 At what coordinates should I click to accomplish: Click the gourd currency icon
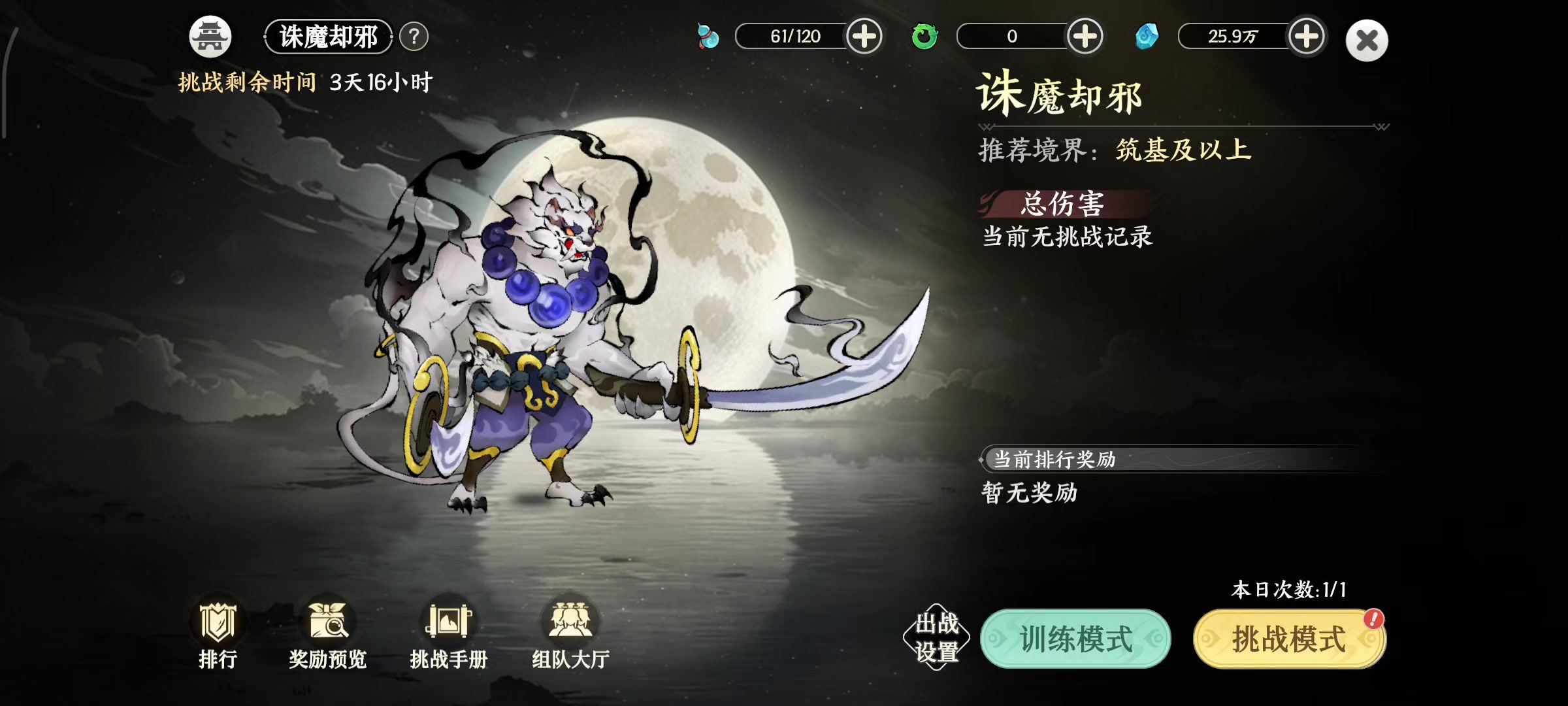pos(708,37)
